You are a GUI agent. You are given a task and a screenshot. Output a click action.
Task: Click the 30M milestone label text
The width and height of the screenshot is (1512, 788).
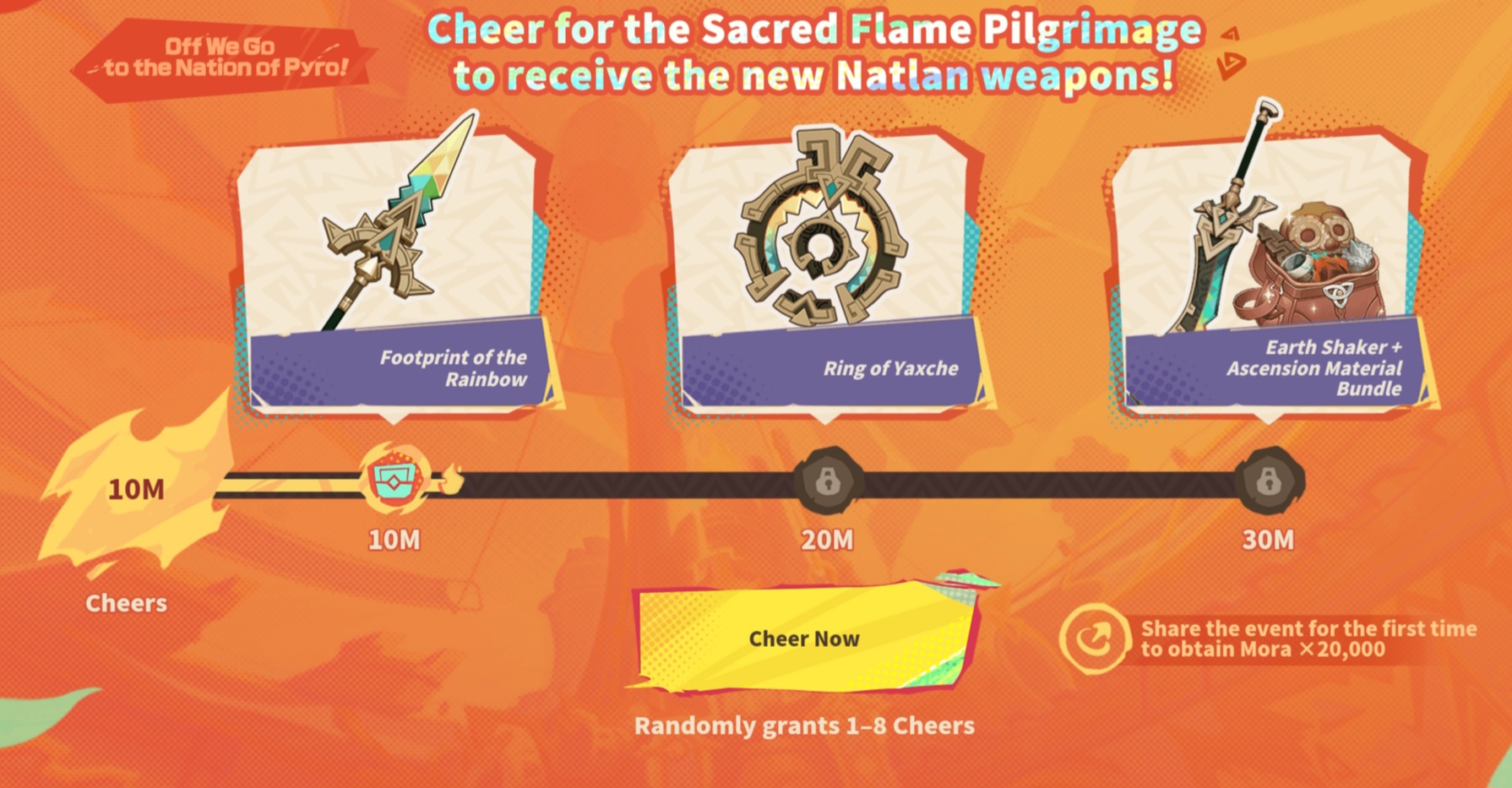[x=1269, y=538]
